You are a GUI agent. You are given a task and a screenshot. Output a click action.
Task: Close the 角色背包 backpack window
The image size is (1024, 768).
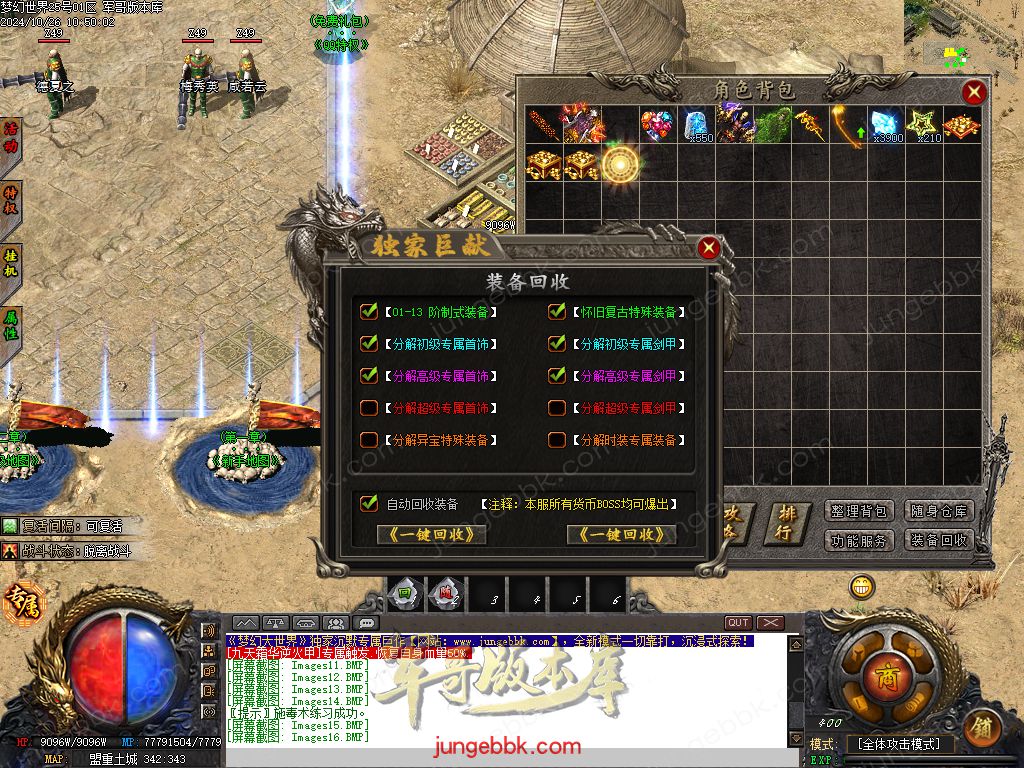point(973,93)
